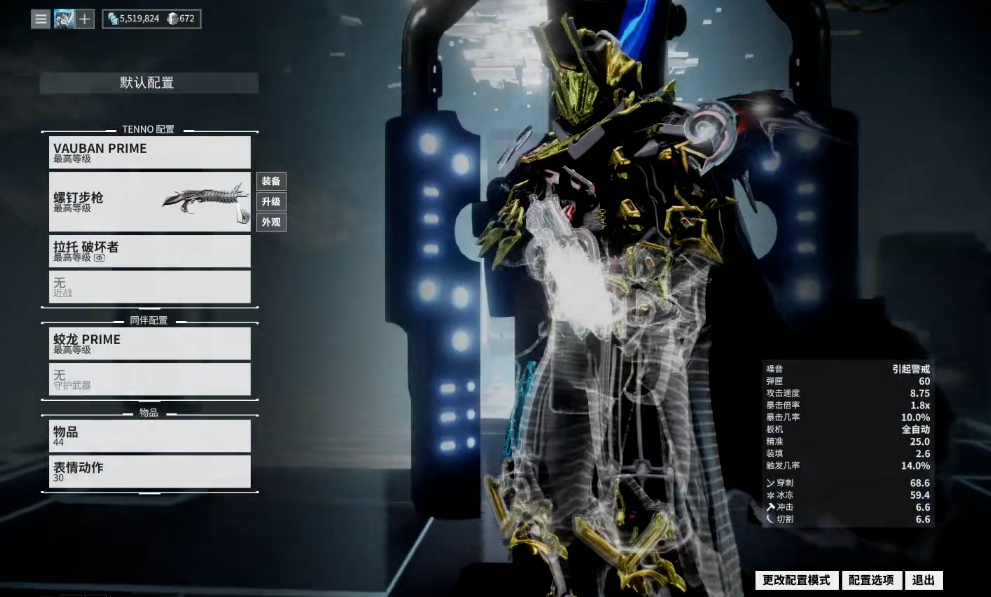
Task: Open the hamburger main menu
Action: coord(40,19)
